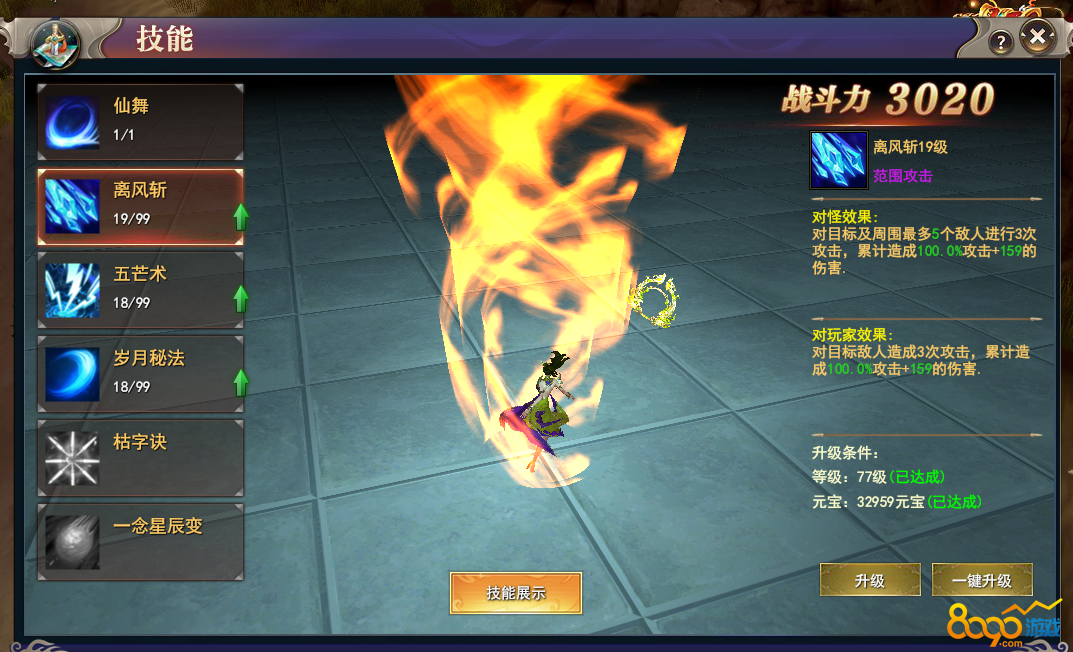Viewport: 1073px width, 652px height.
Task: Open the help question mark button
Action: [1001, 42]
